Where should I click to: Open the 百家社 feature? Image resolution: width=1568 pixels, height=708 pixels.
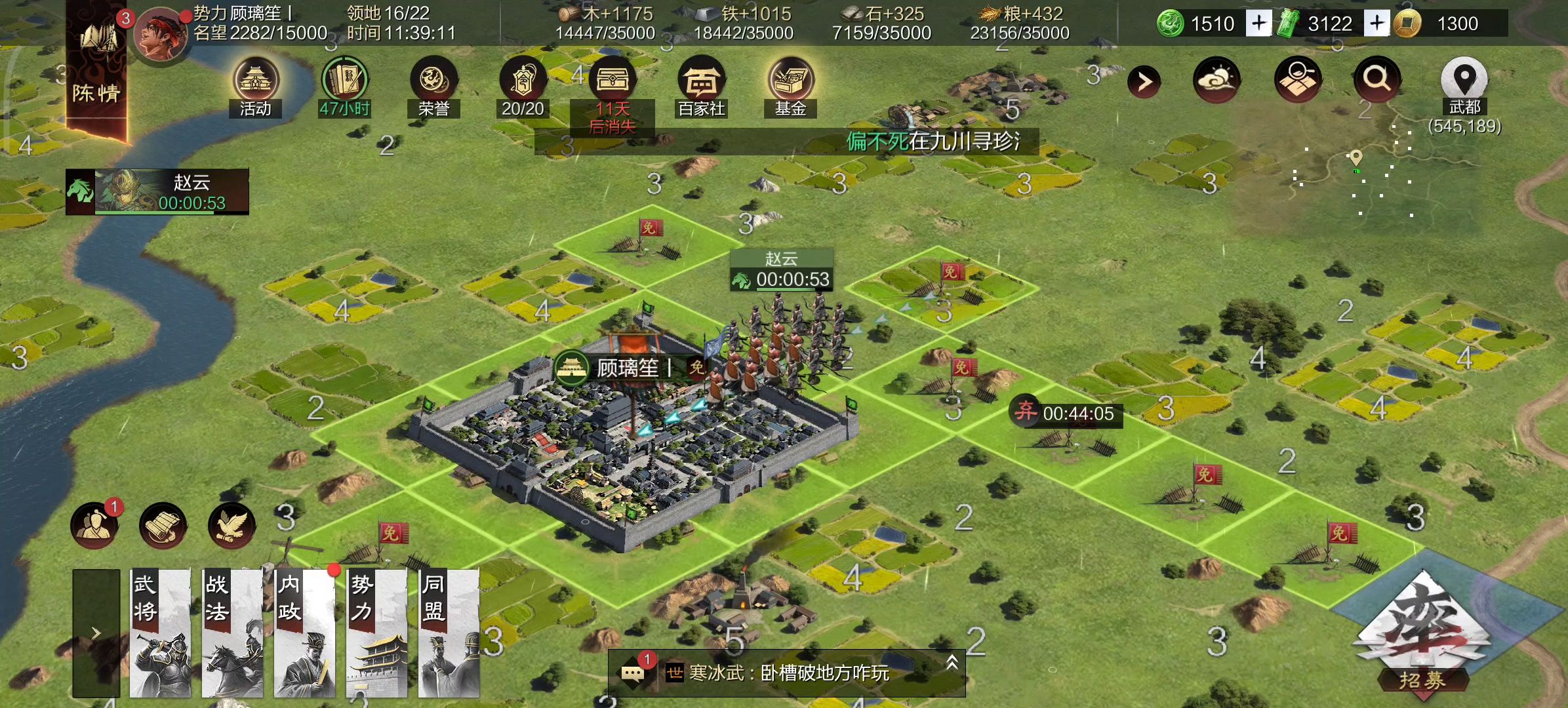click(x=701, y=81)
